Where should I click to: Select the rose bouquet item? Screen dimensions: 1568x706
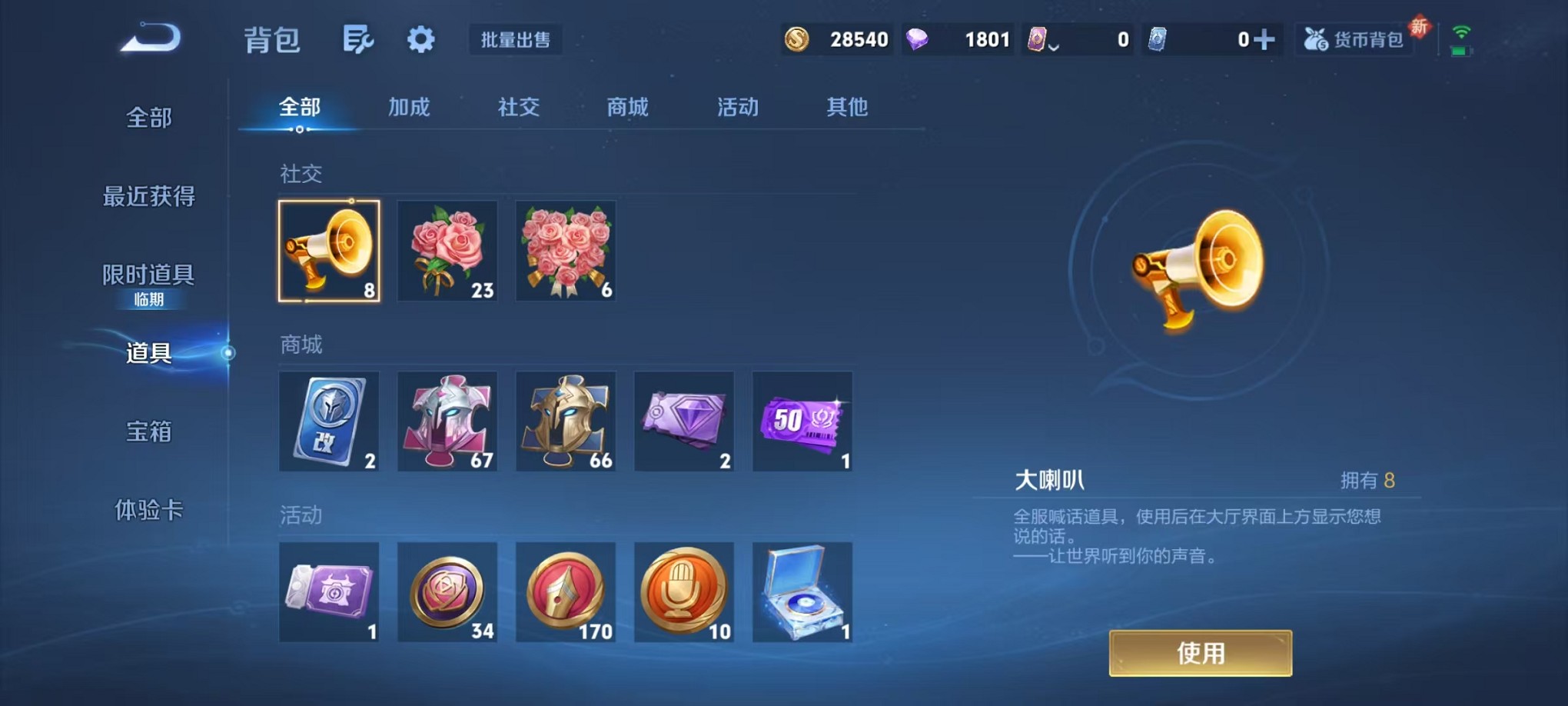point(566,251)
